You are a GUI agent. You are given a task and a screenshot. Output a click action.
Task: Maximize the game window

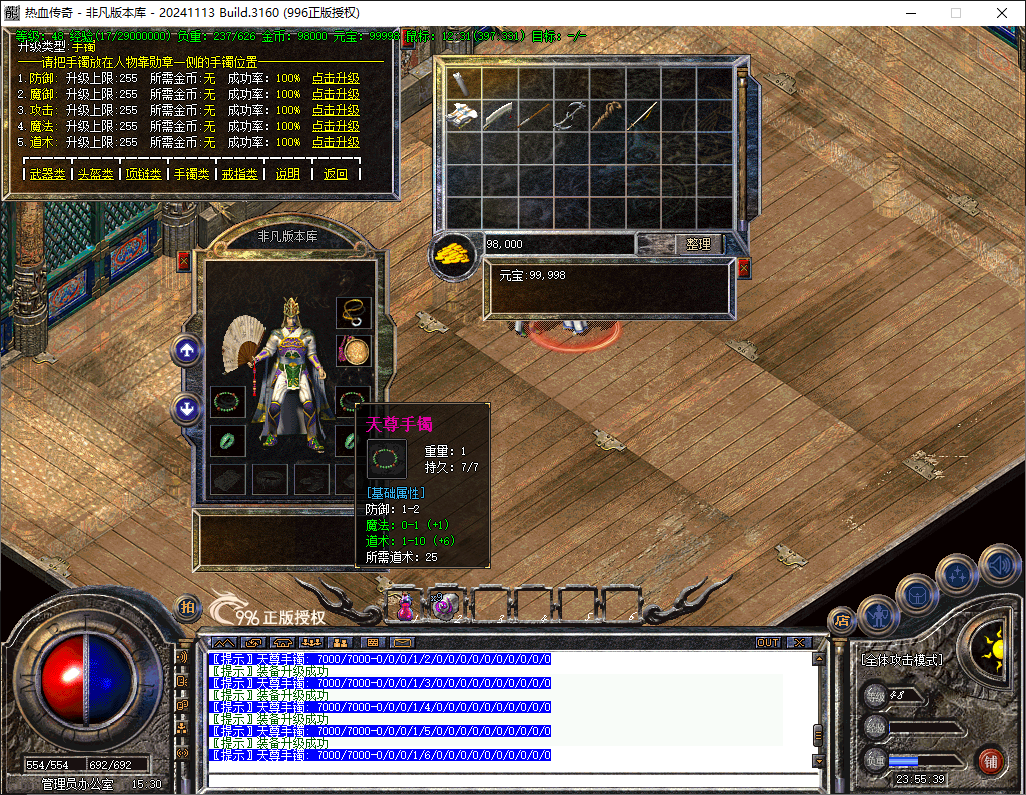[x=955, y=13]
